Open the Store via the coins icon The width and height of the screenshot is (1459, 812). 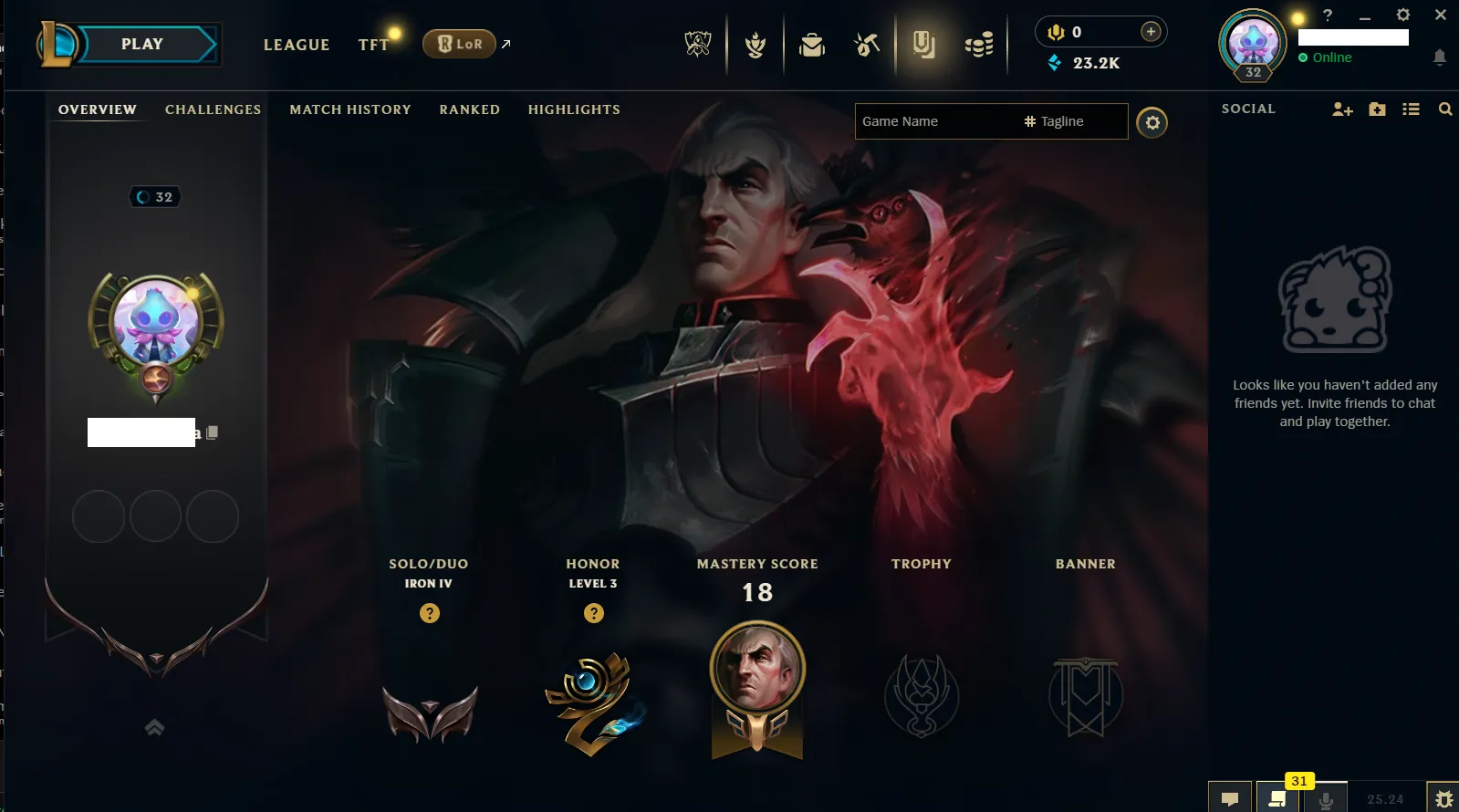point(979,43)
